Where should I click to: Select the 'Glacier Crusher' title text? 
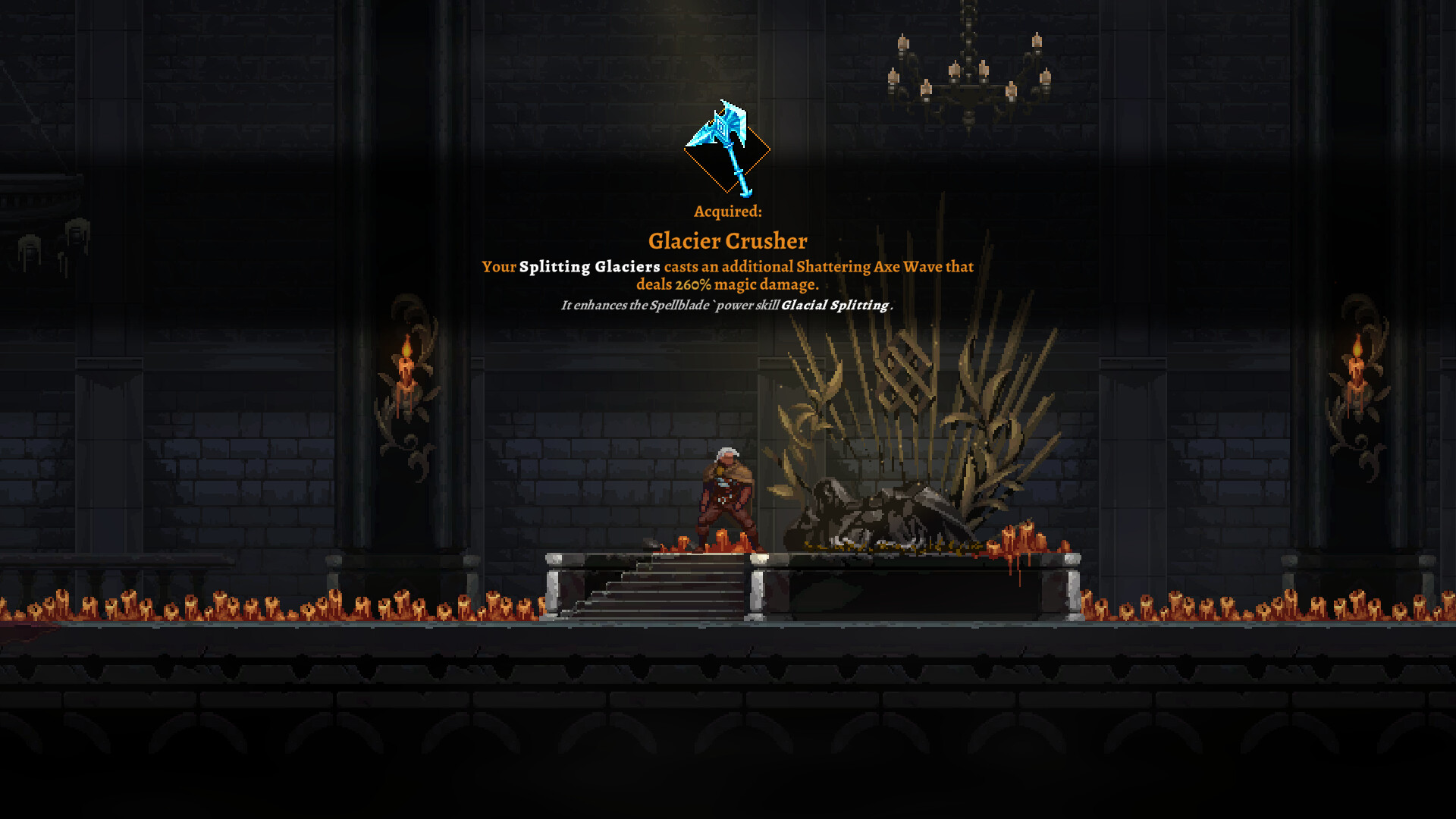tap(727, 241)
